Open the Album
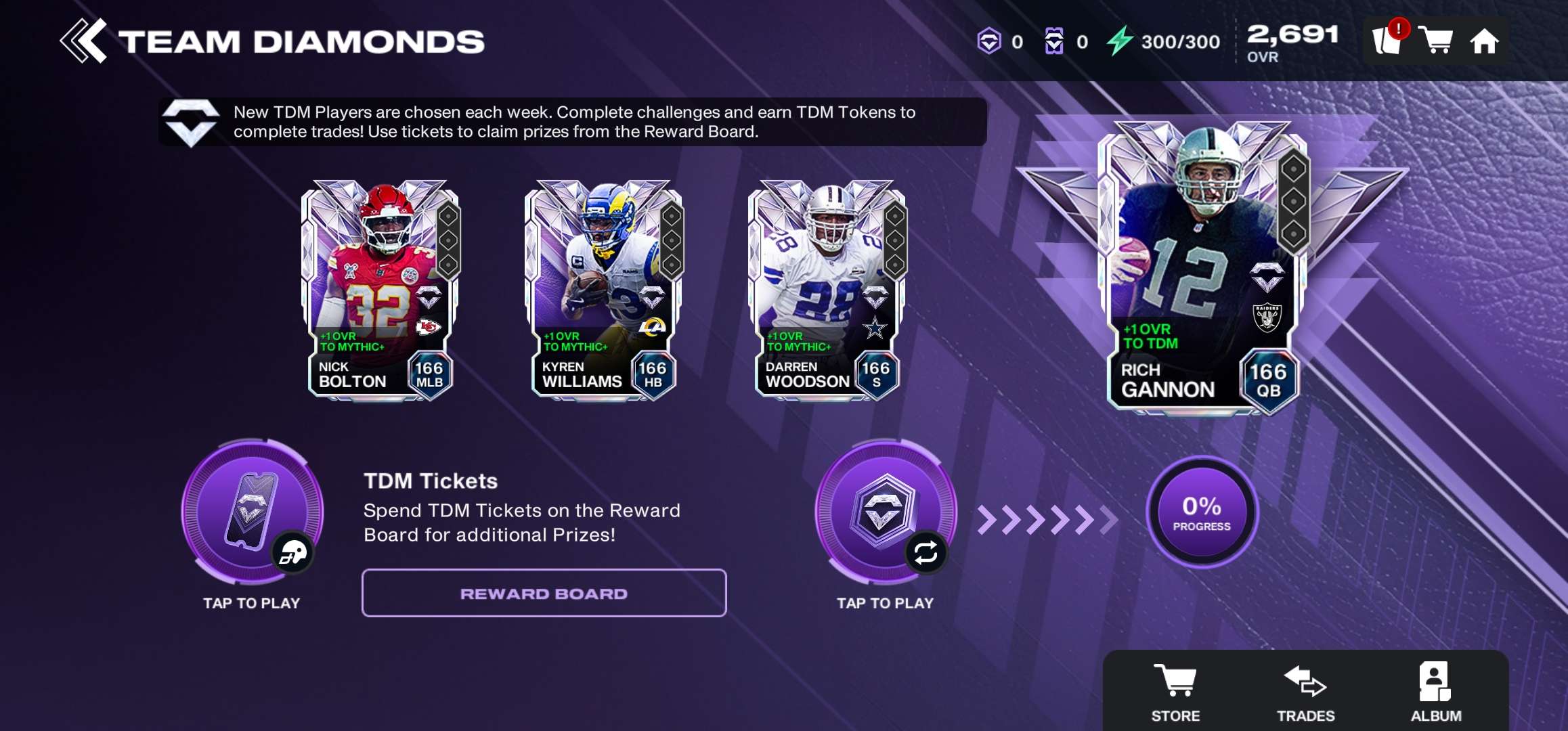The height and width of the screenshot is (731, 1568). tap(1435, 691)
